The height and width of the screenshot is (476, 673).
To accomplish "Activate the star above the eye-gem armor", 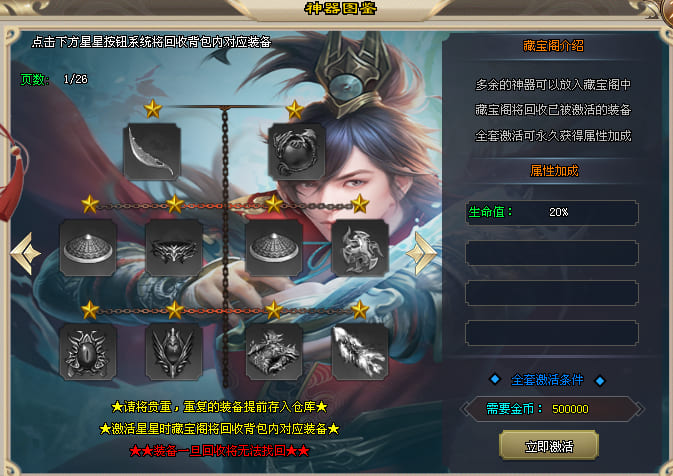I will click(x=90, y=310).
